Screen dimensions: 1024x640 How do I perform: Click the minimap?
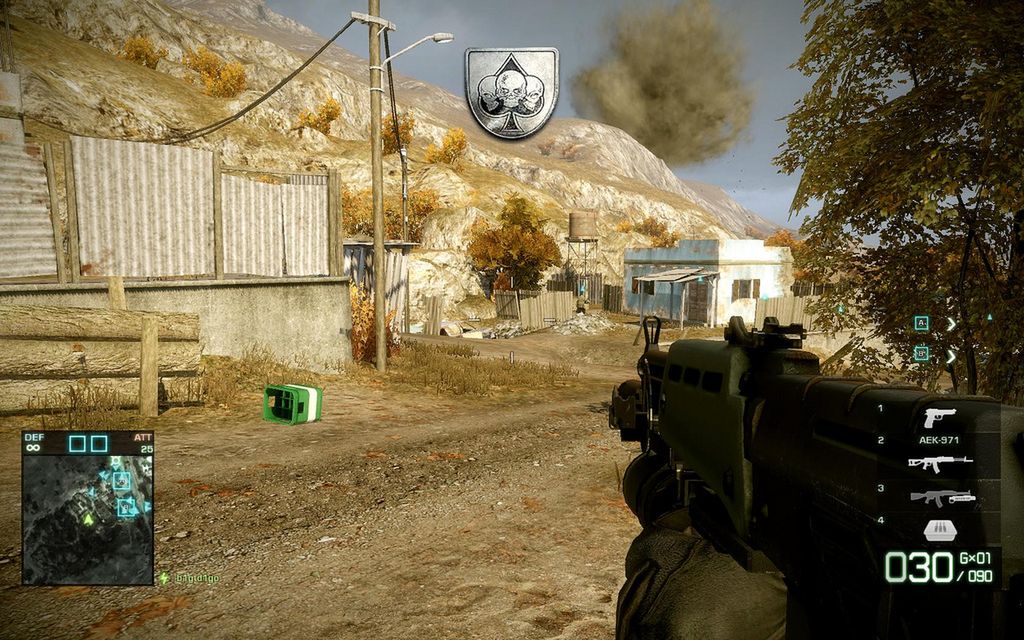coord(87,508)
